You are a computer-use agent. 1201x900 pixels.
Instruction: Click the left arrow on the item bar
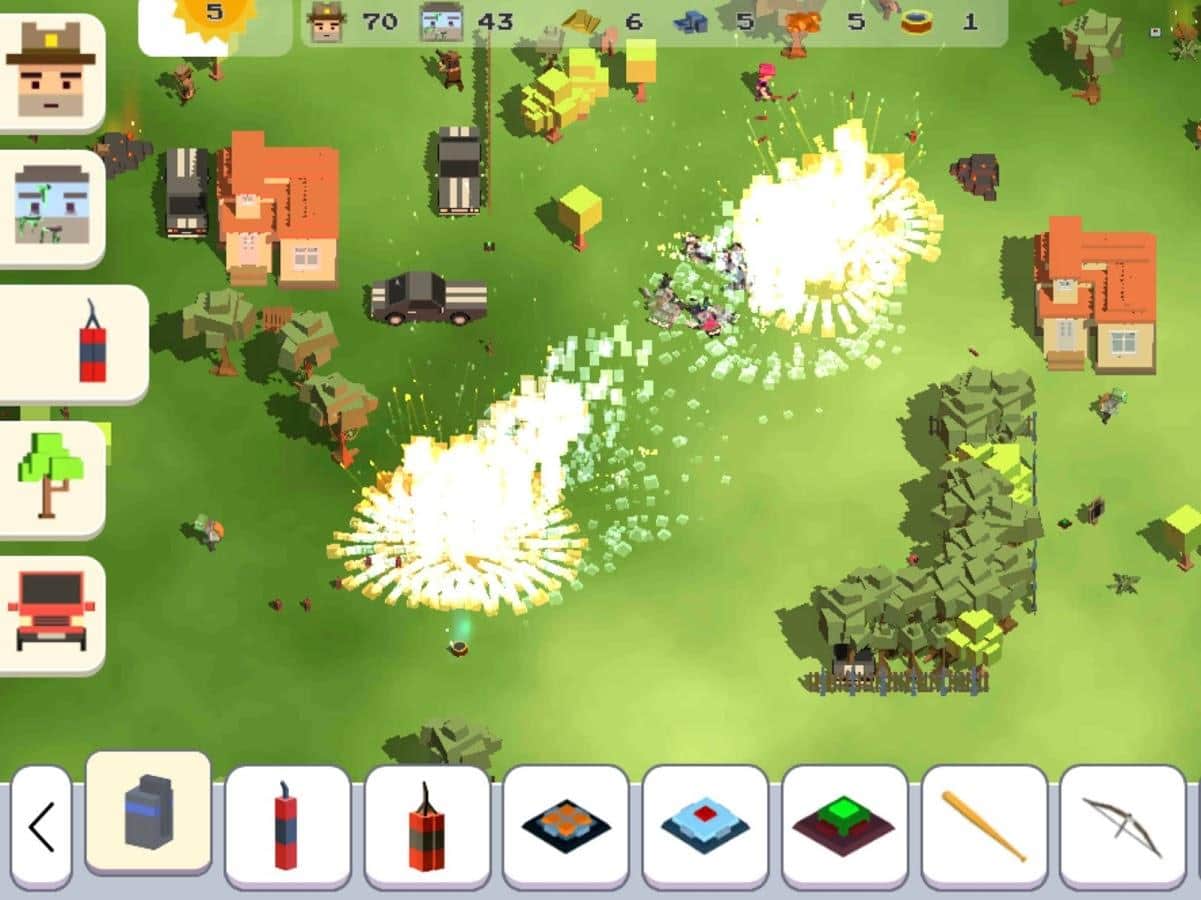(41, 827)
